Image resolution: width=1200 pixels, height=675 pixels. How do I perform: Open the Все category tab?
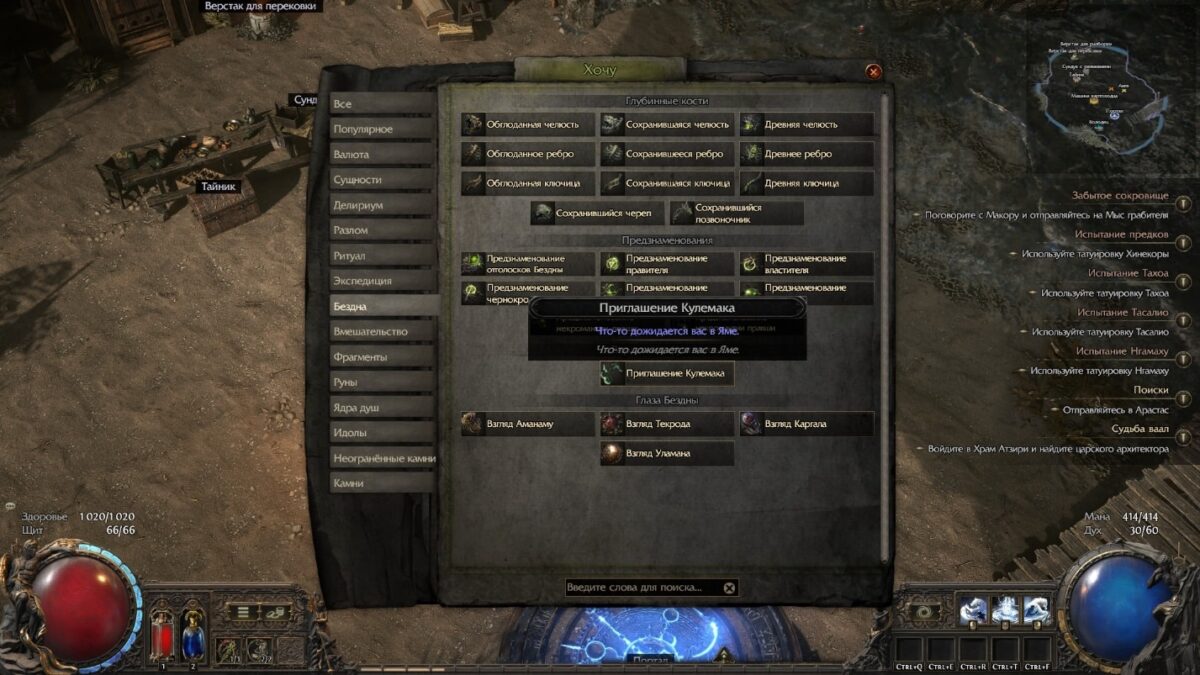tap(384, 104)
